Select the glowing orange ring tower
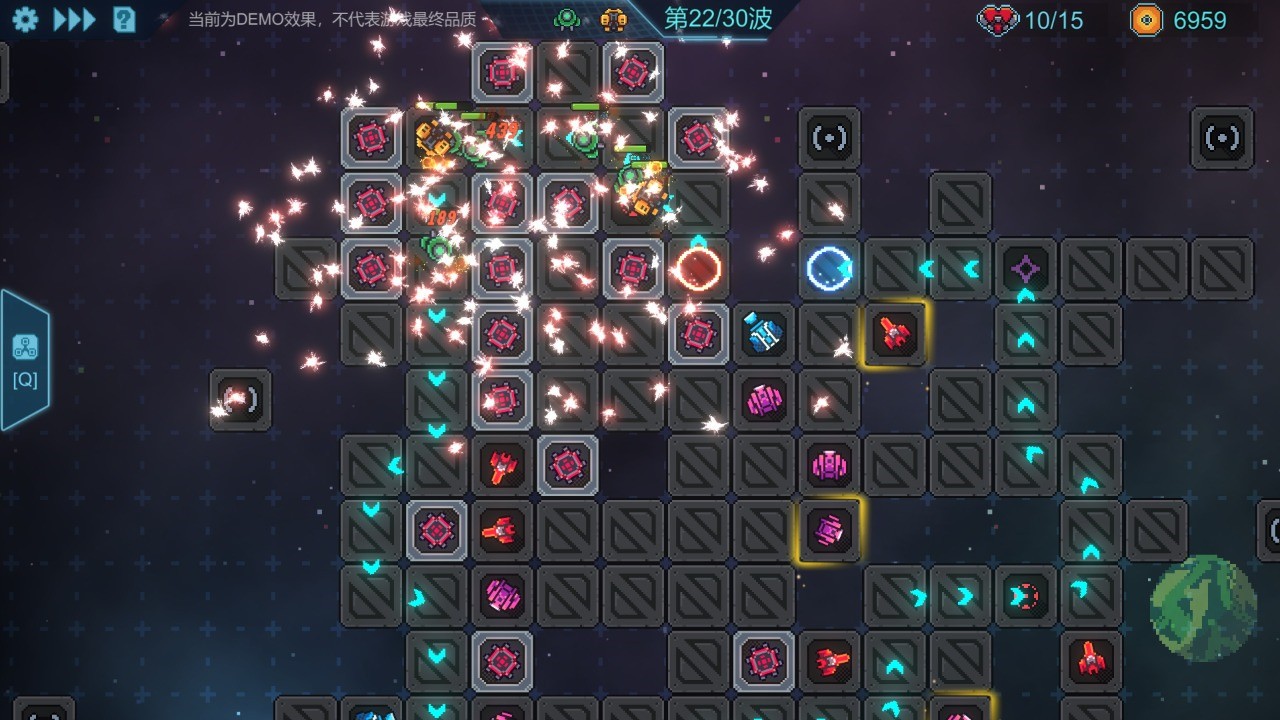 [697, 269]
